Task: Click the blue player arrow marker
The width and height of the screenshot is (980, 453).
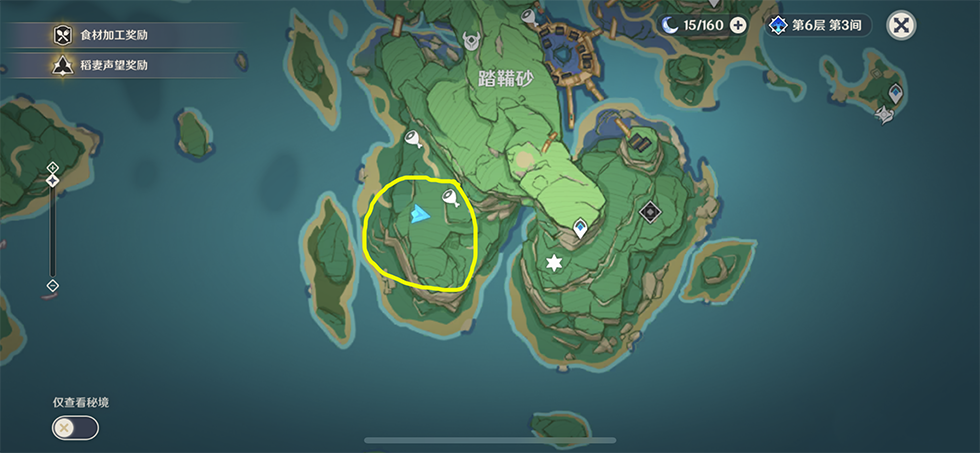Action: point(420,213)
